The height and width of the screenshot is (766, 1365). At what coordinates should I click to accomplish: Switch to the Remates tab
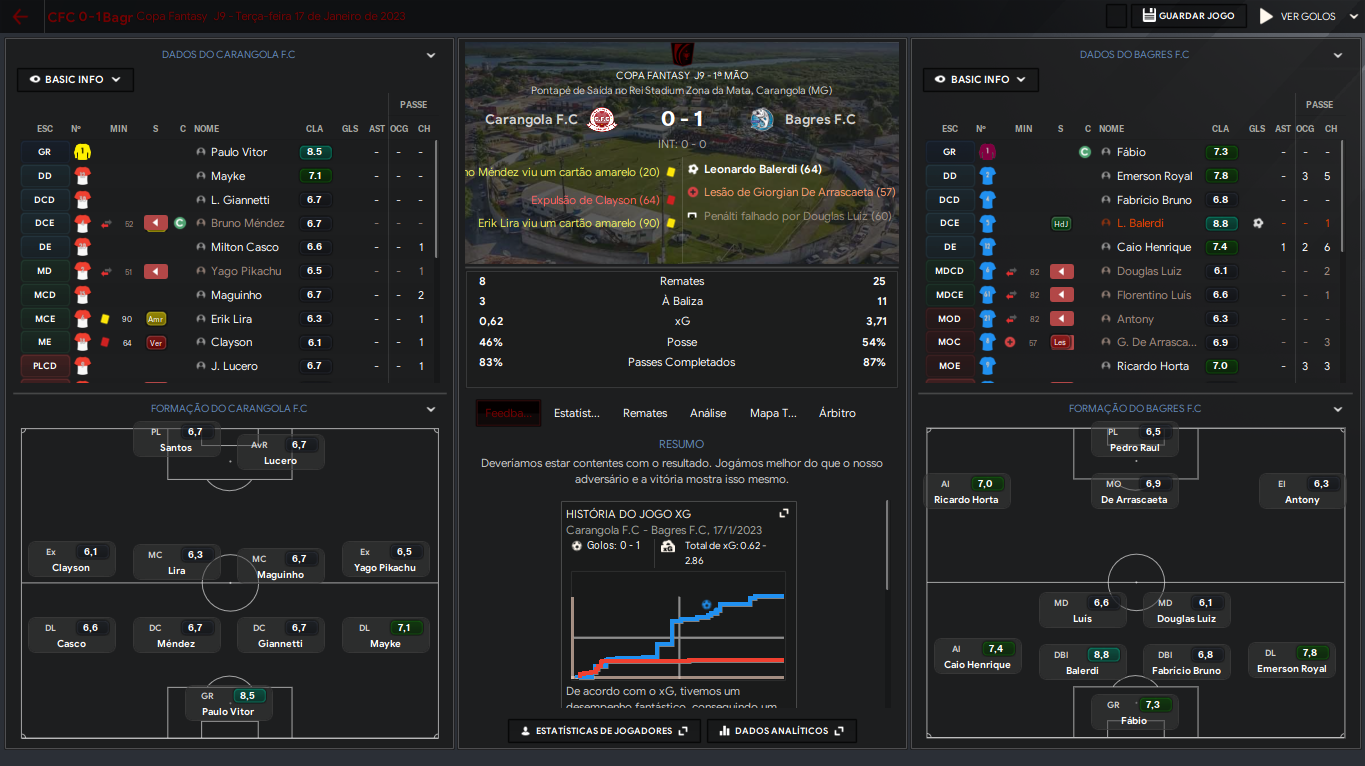[645, 413]
